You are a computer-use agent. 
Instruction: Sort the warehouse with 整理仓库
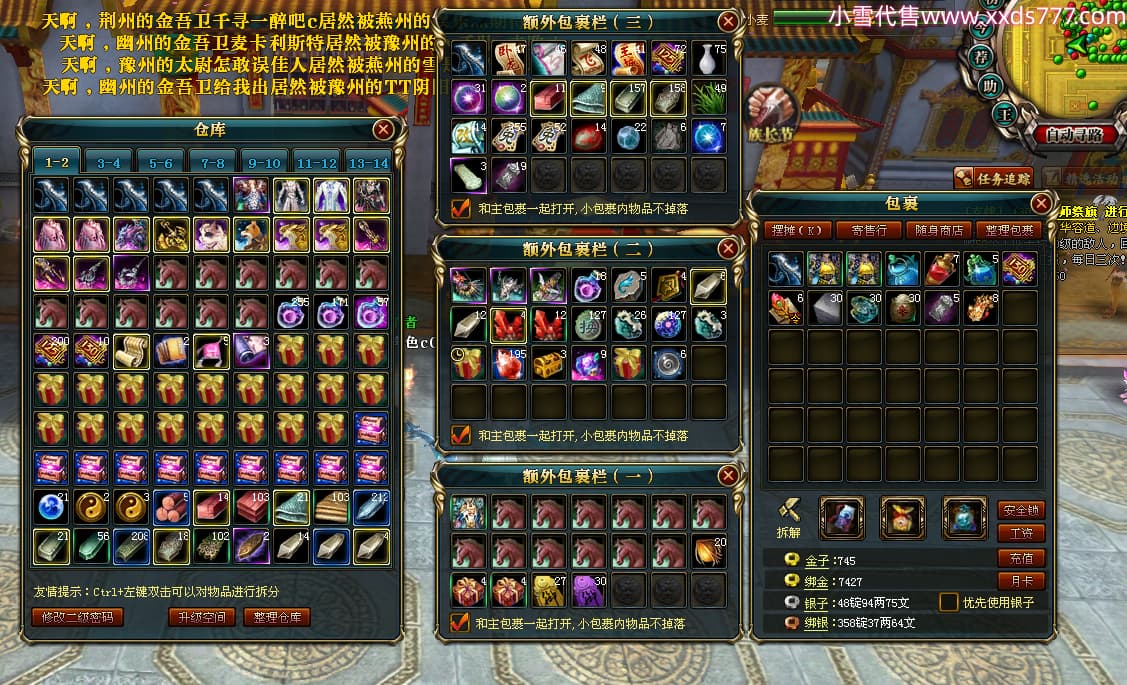coord(276,617)
